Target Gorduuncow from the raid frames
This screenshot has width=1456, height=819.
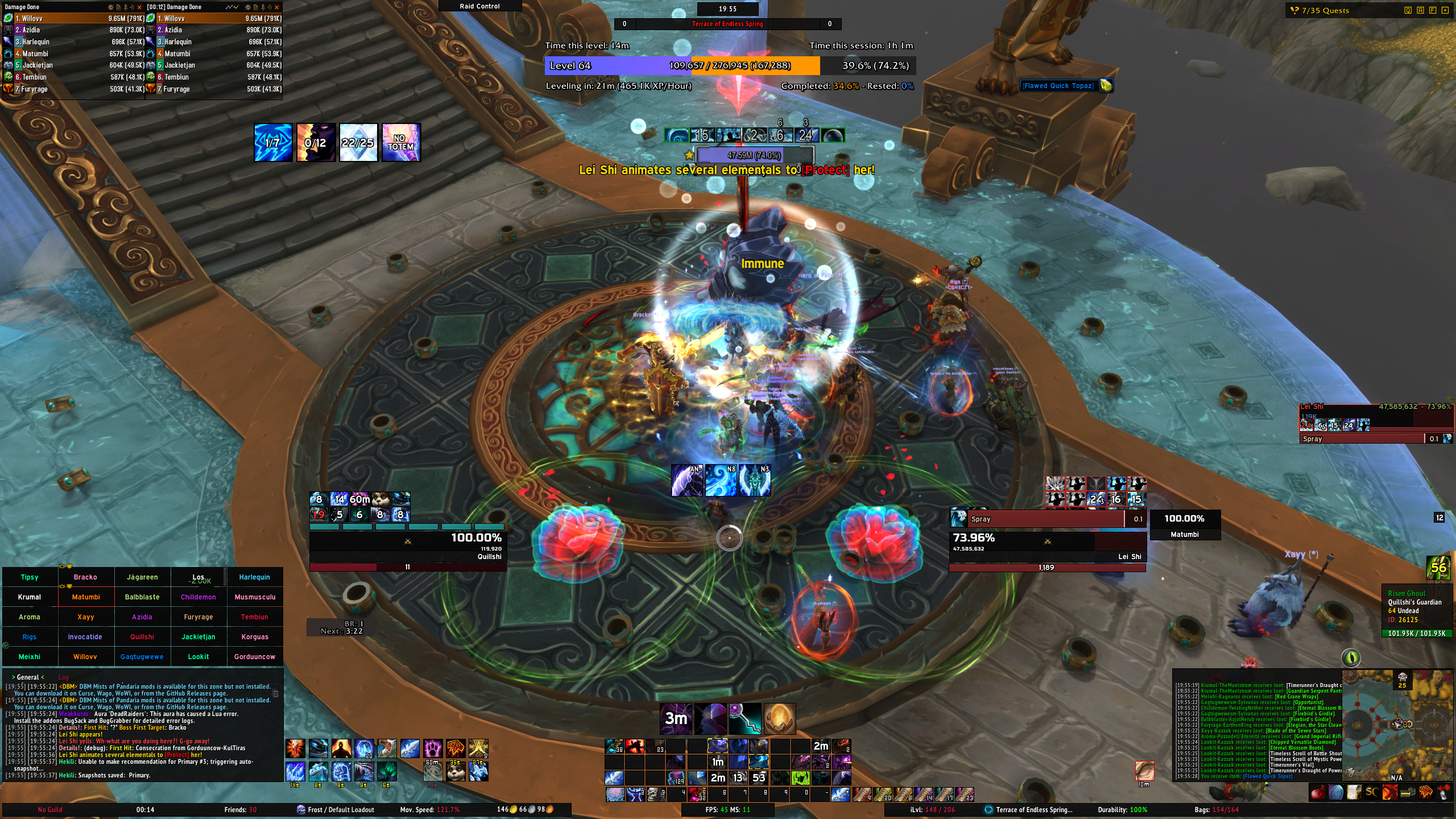(254, 657)
